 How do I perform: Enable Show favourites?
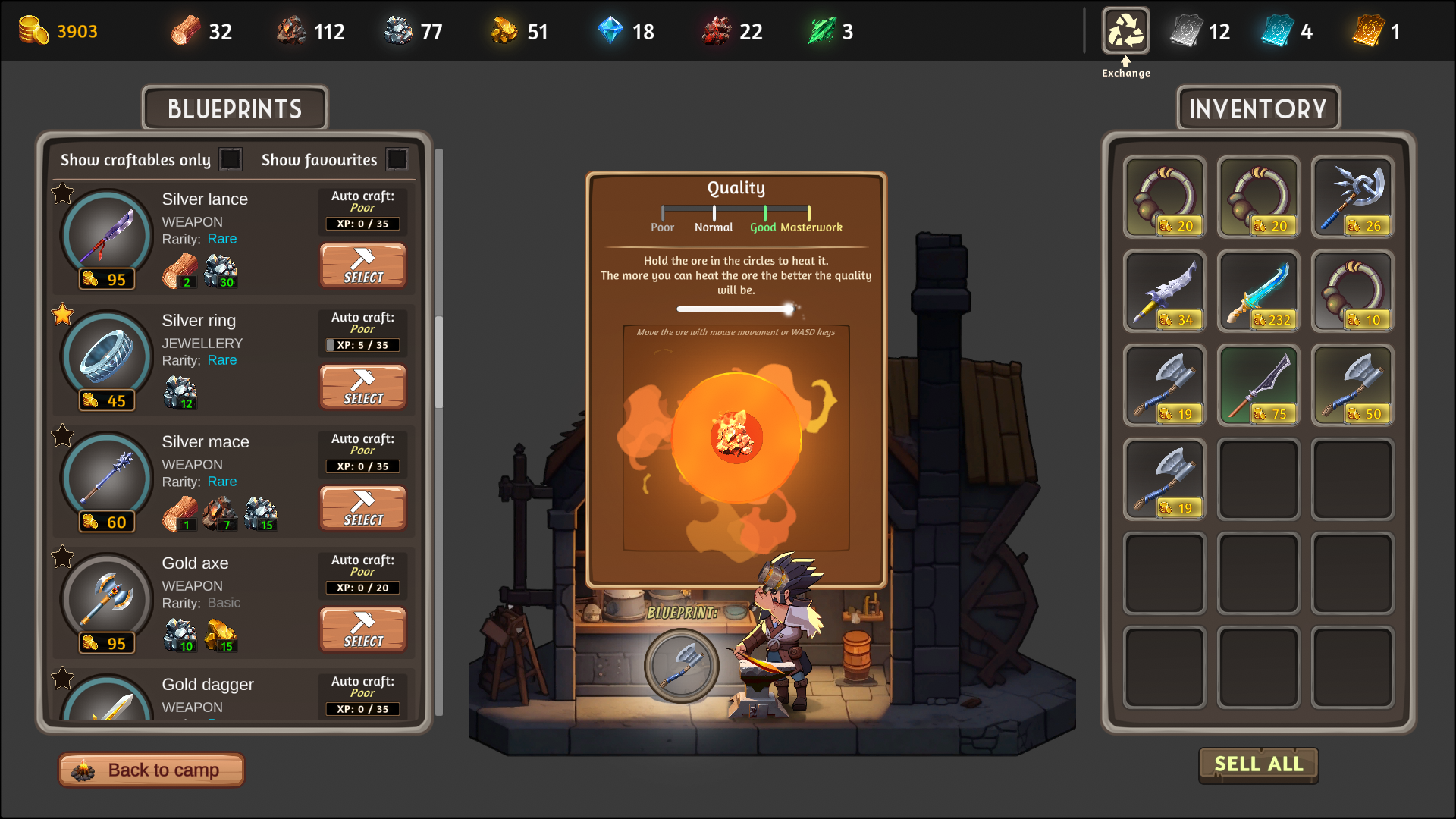(x=397, y=159)
